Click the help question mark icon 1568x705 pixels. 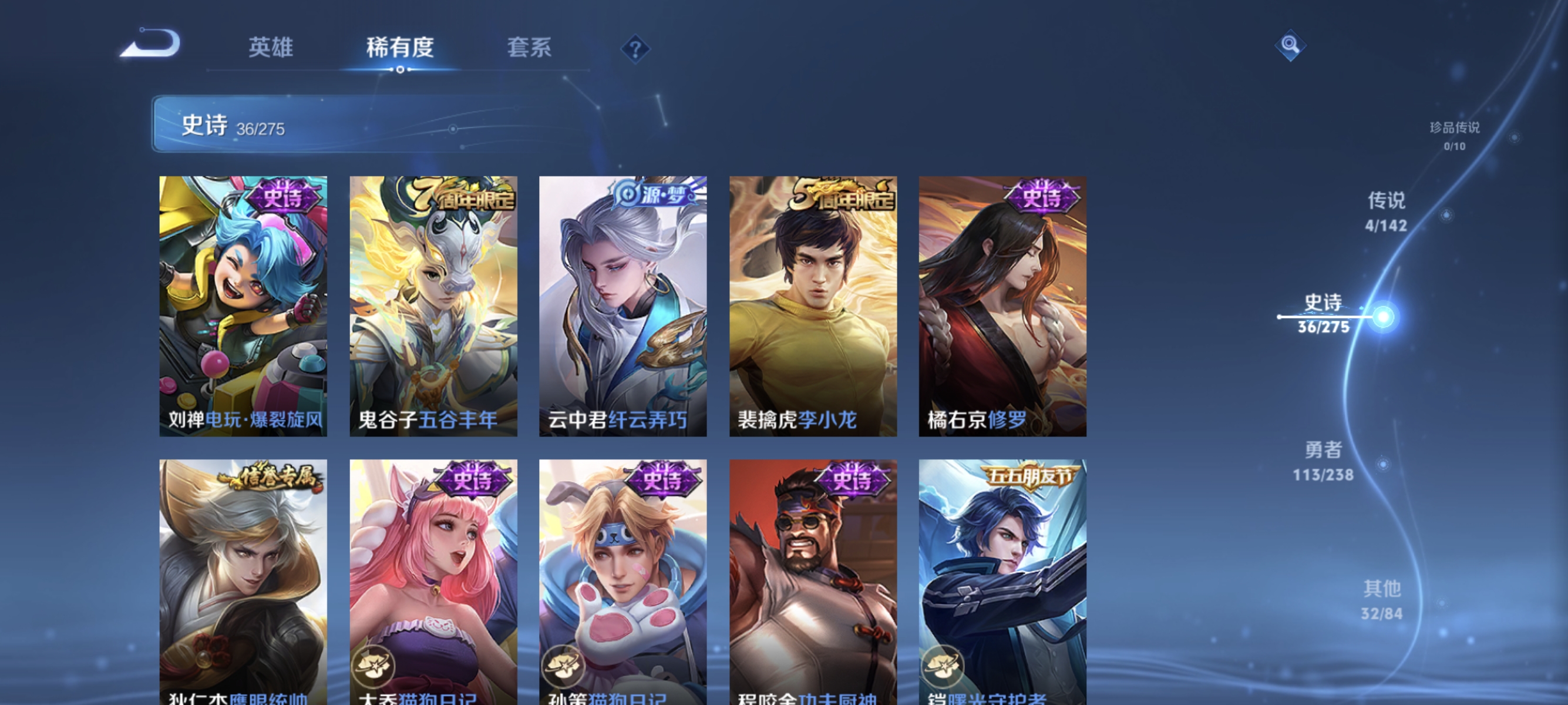635,51
